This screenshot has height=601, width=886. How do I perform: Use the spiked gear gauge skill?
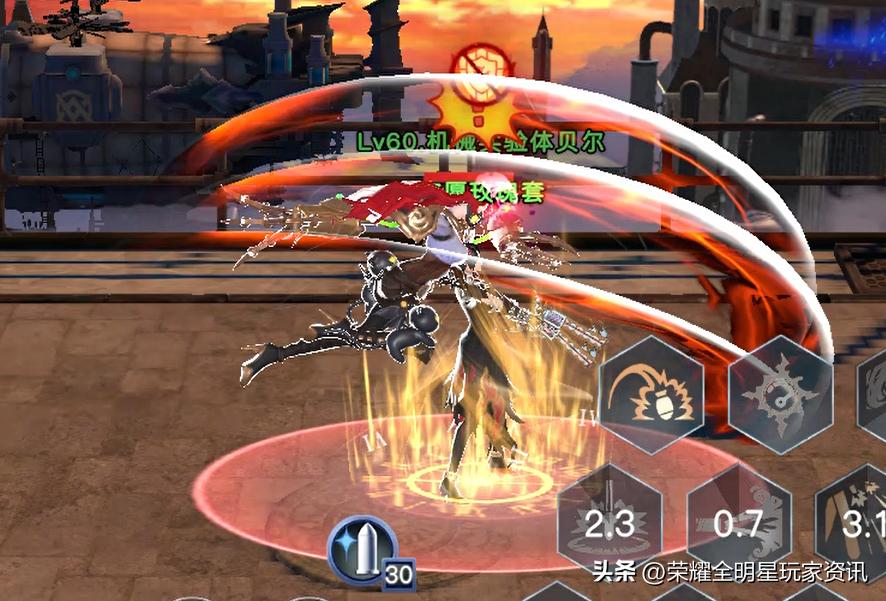pyautogui.click(x=780, y=393)
